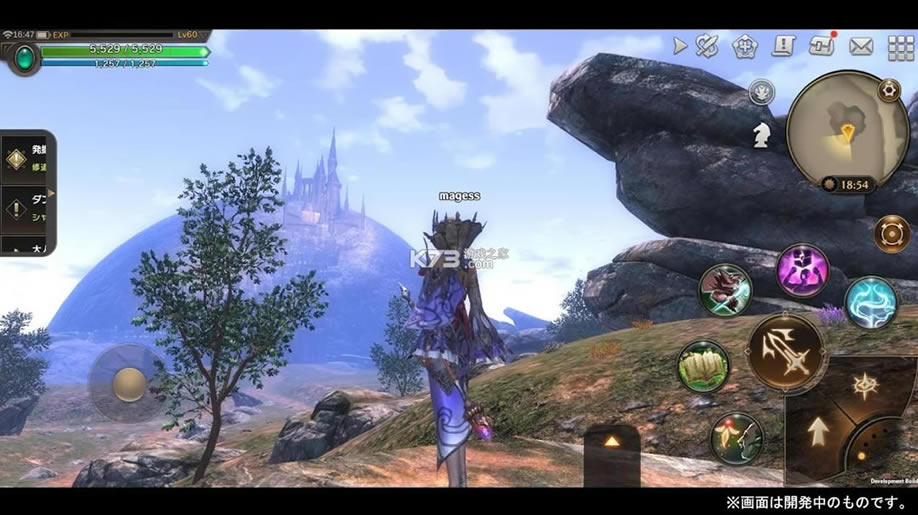
Task: Toggle the crossed sword auto-battle icon
Action: (708, 46)
